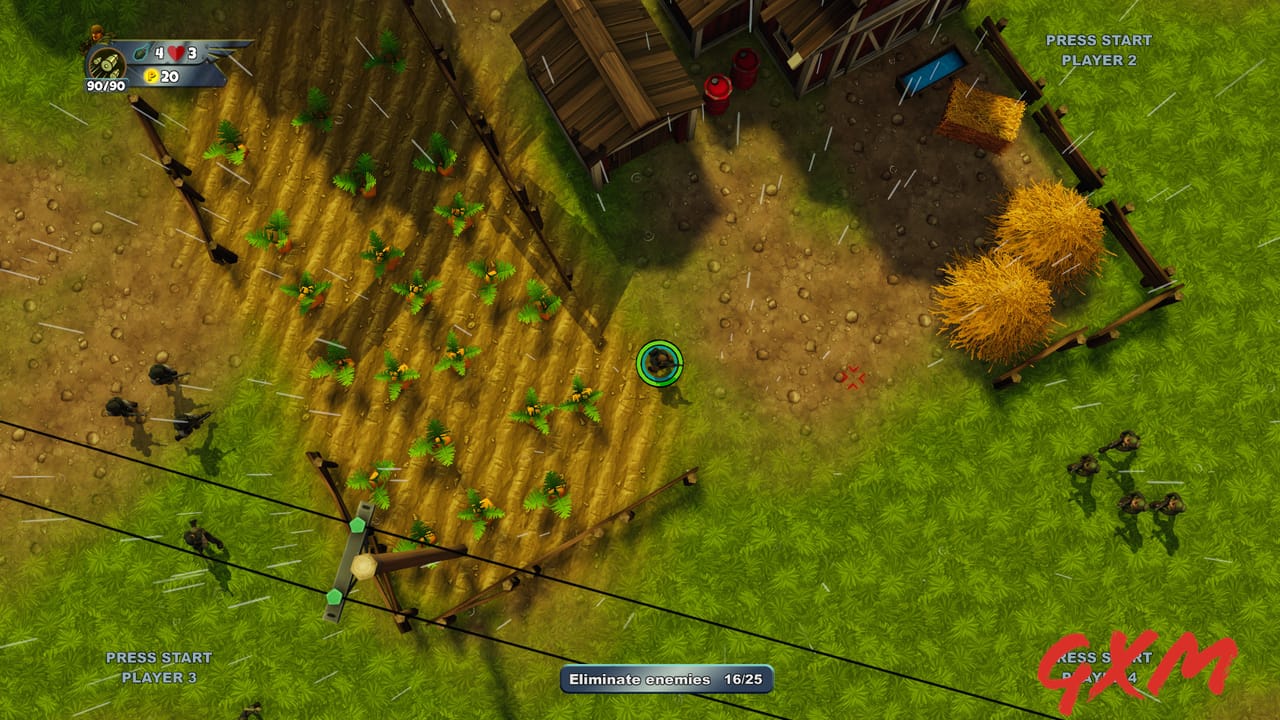
Task: Click the grenade count number 4
Action: coord(159,54)
